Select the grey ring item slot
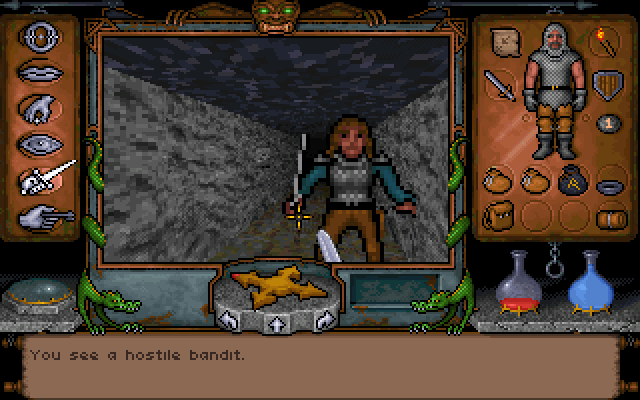The width and height of the screenshot is (640, 400). (608, 184)
